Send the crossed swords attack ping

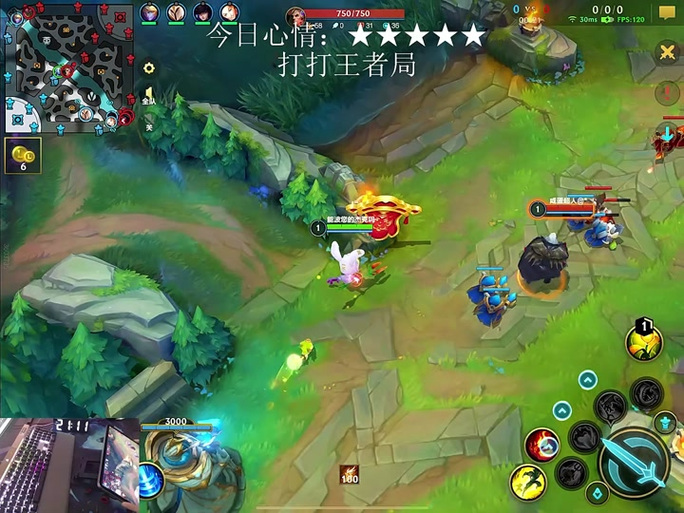pyautogui.click(x=667, y=52)
